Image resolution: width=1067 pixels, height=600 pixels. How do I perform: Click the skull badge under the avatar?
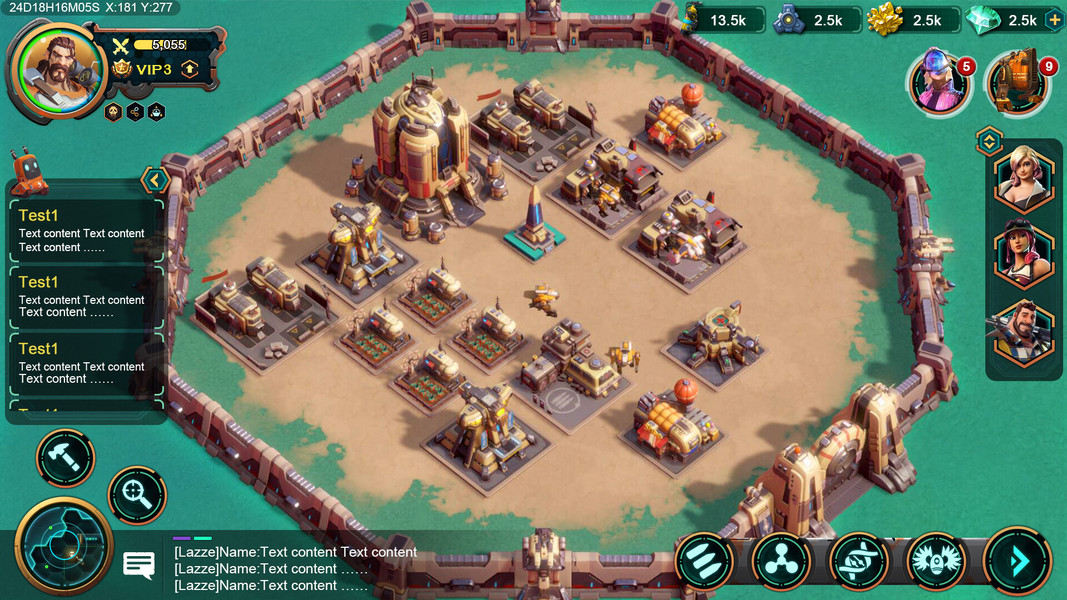pos(113,112)
